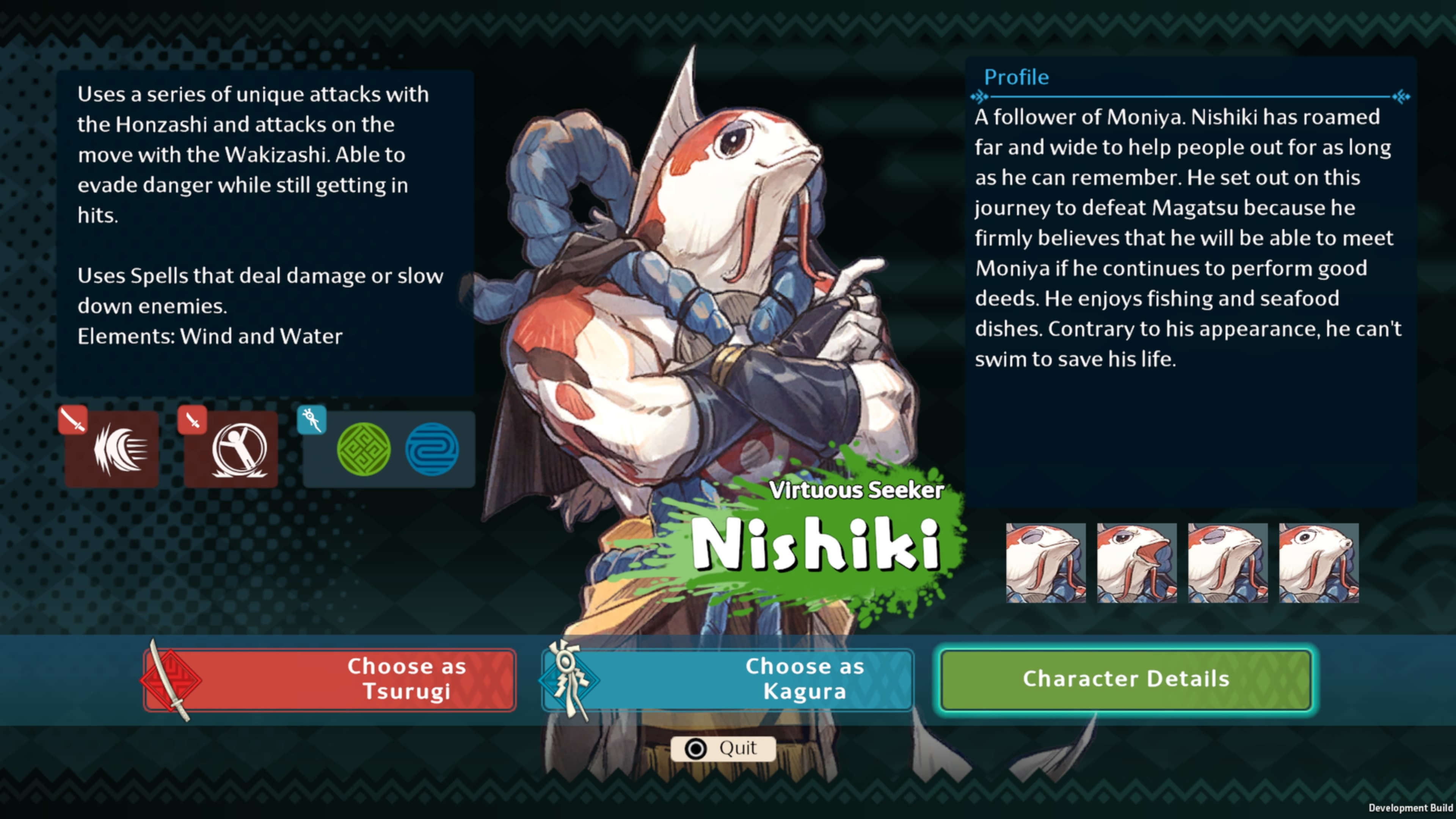Click the closed-eyes Nishiki portrait
This screenshot has height=819, width=1456.
pyautogui.click(x=1046, y=562)
